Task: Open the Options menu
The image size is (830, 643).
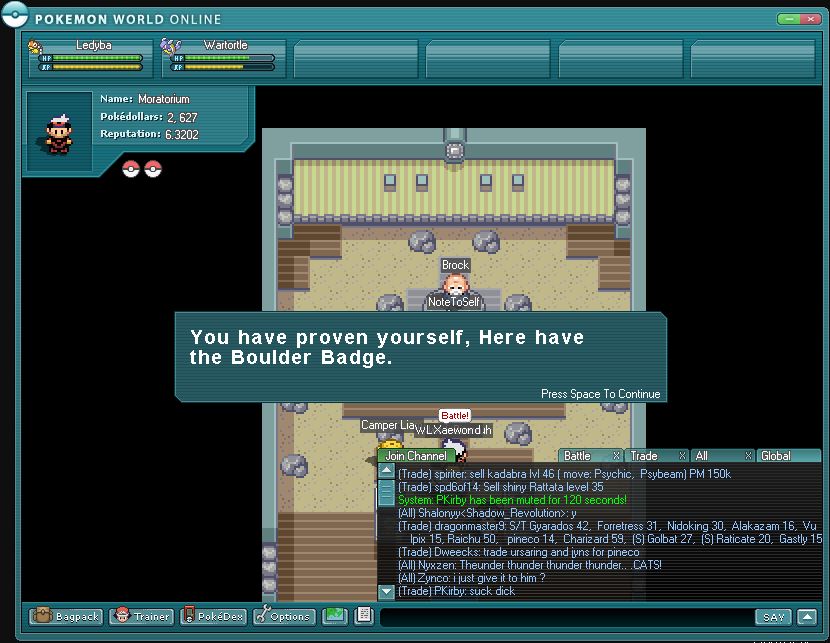Action: (284, 617)
